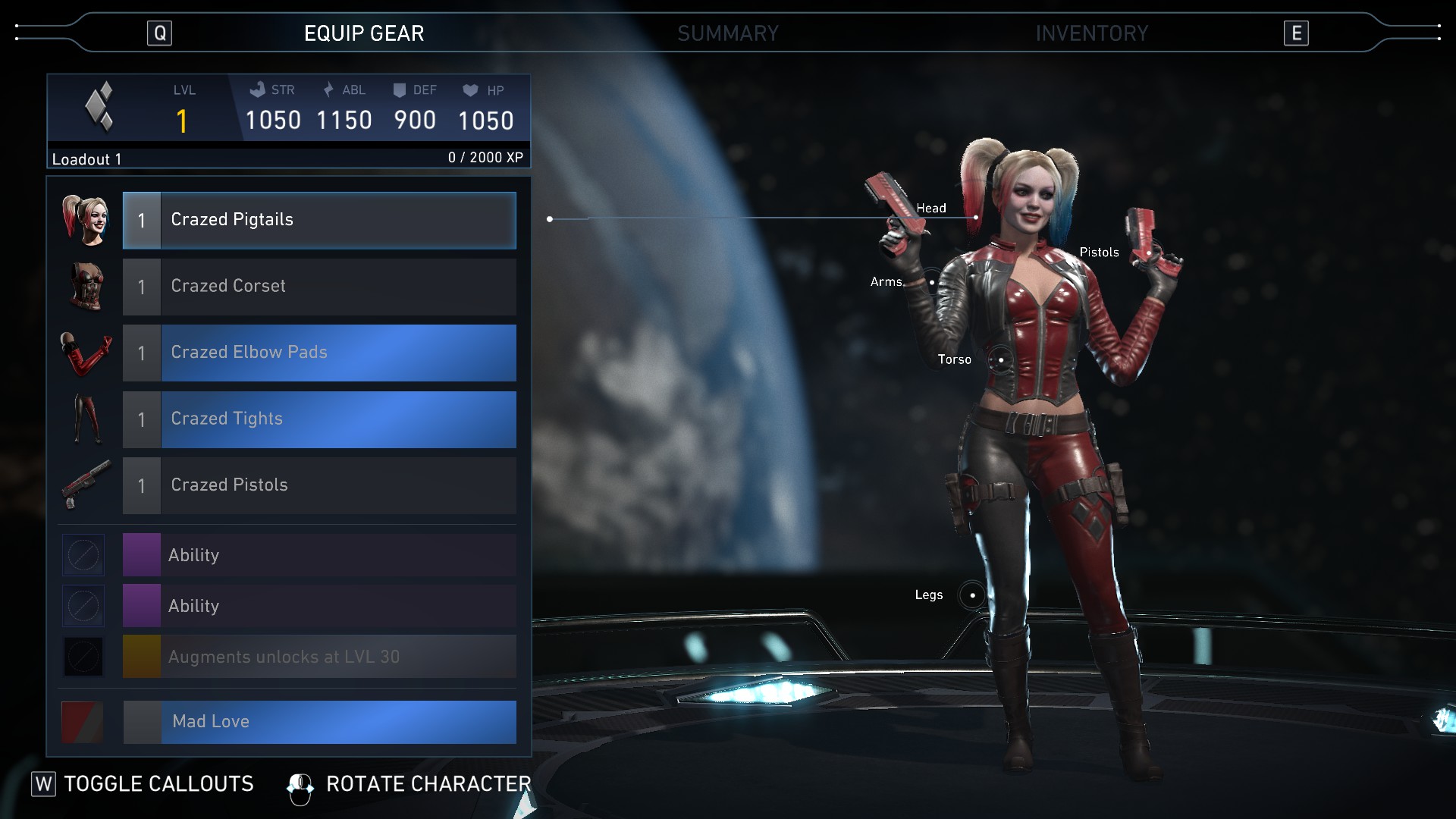
Task: Click the Harley head gear thumbnail
Action: click(x=86, y=220)
